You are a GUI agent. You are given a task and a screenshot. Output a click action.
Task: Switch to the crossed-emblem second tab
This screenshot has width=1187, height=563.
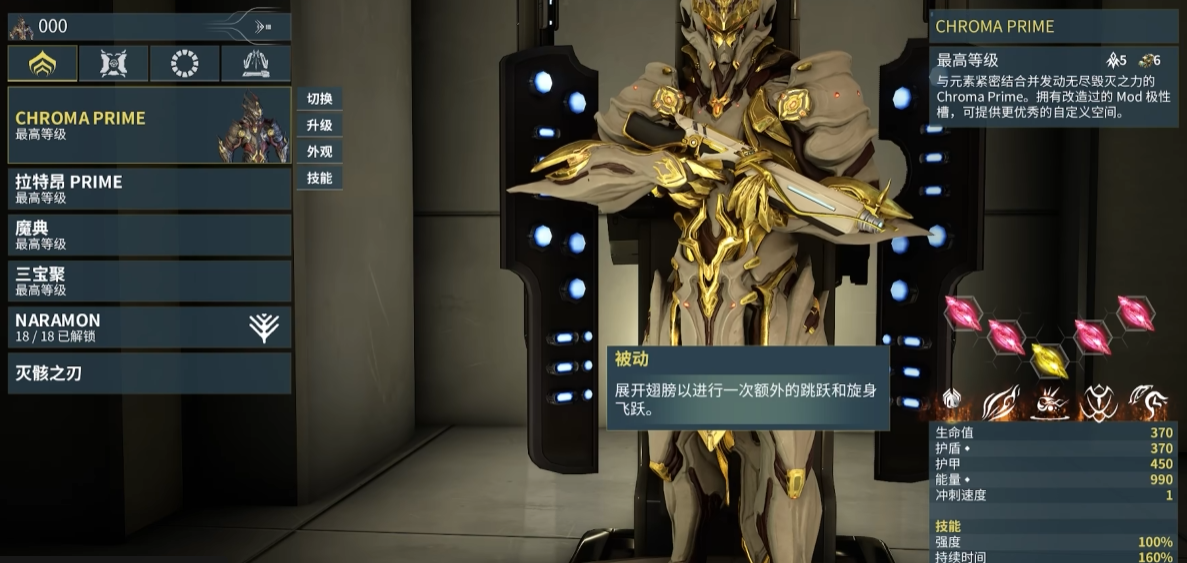[113, 64]
